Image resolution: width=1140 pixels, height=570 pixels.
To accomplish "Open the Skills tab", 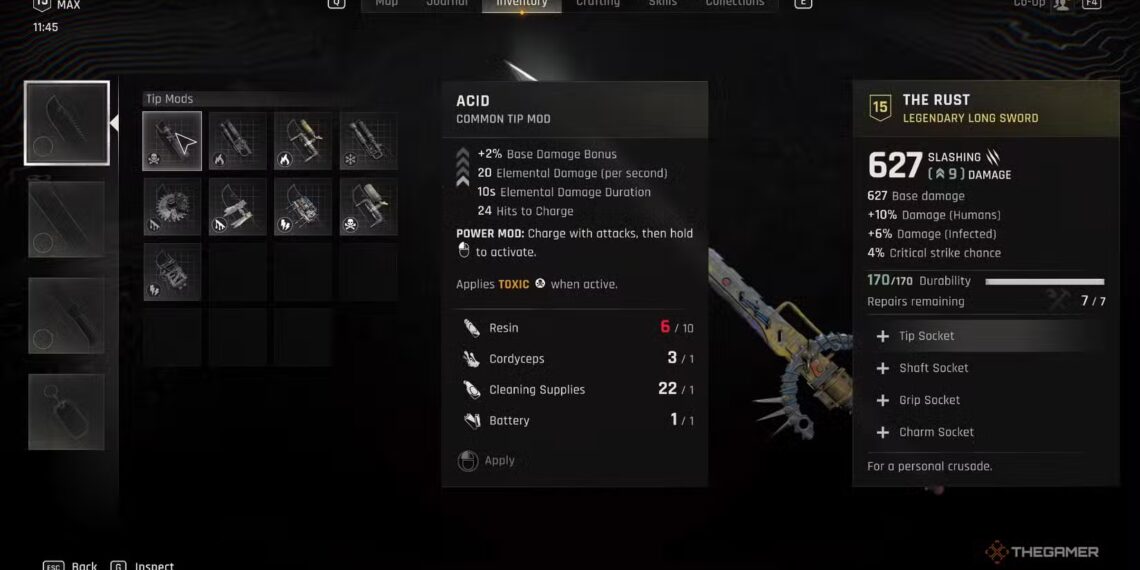I will coord(662,4).
